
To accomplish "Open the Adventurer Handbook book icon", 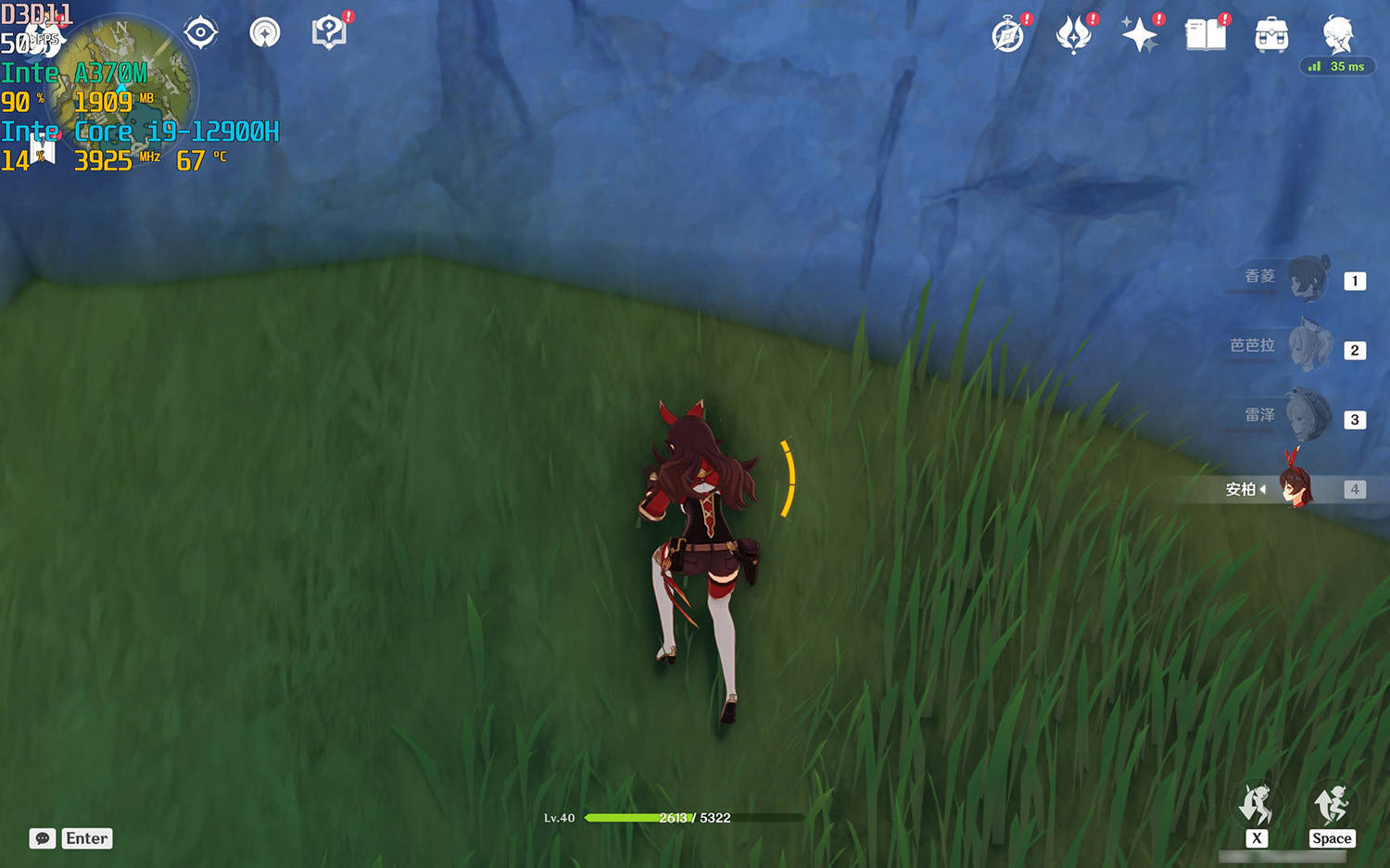I will [x=1206, y=36].
